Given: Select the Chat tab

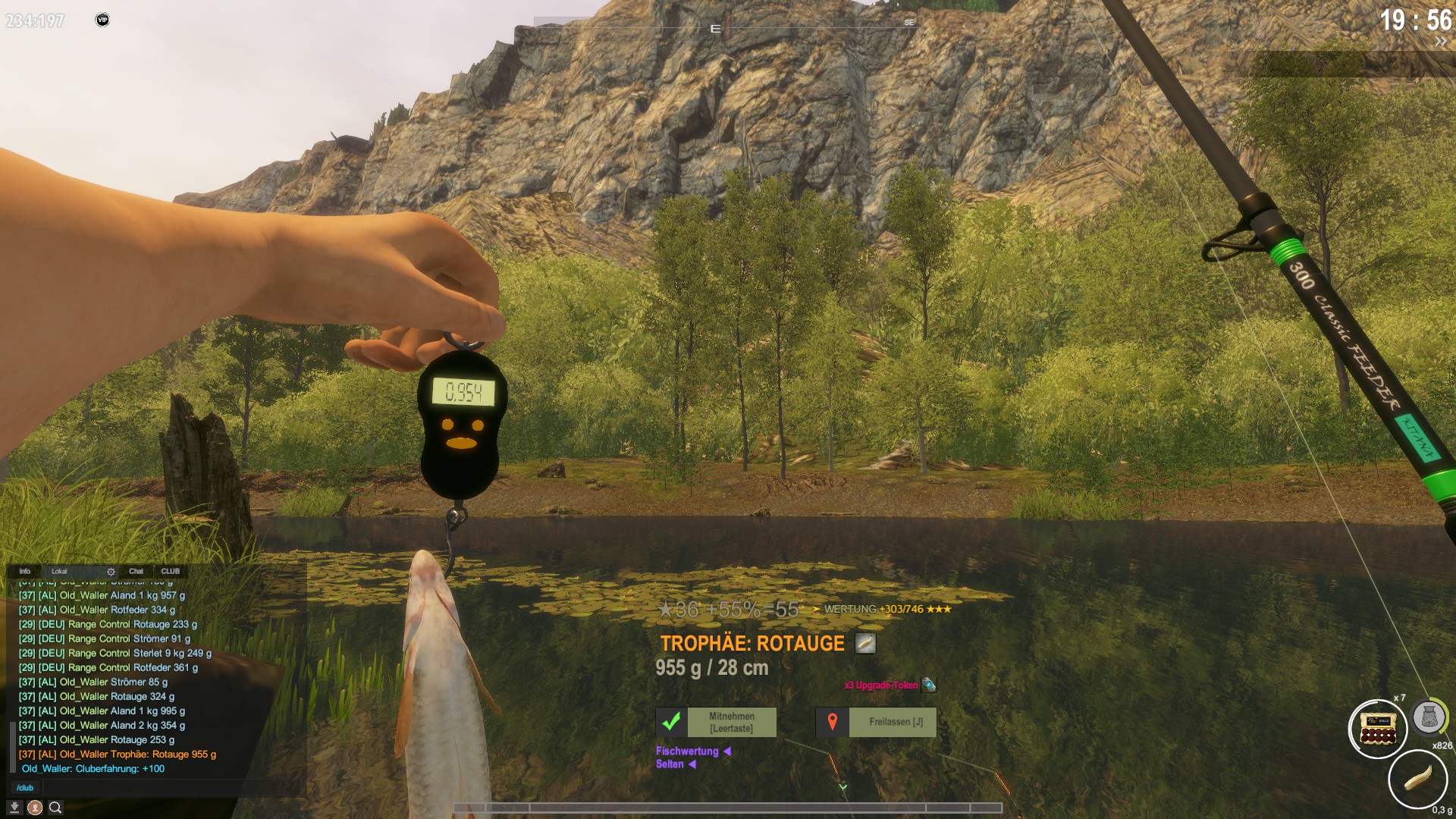Looking at the screenshot, I should [136, 571].
